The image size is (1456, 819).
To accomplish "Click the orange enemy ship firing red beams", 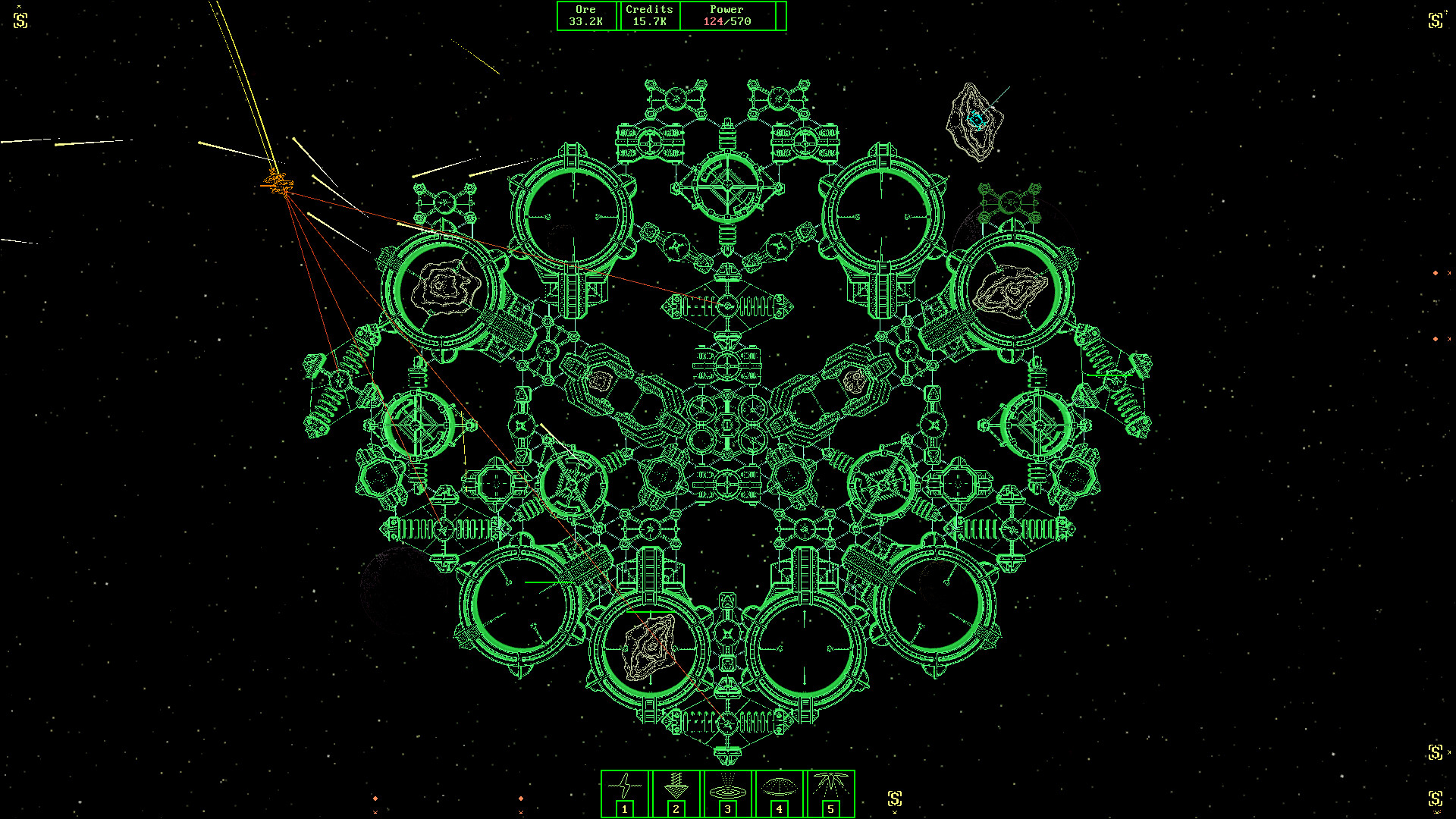I will pyautogui.click(x=278, y=182).
